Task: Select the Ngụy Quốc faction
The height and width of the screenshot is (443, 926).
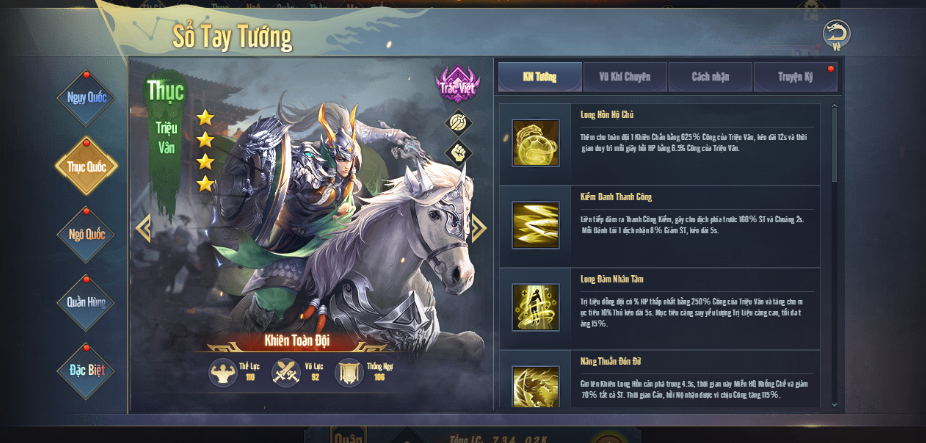Action: tap(86, 98)
